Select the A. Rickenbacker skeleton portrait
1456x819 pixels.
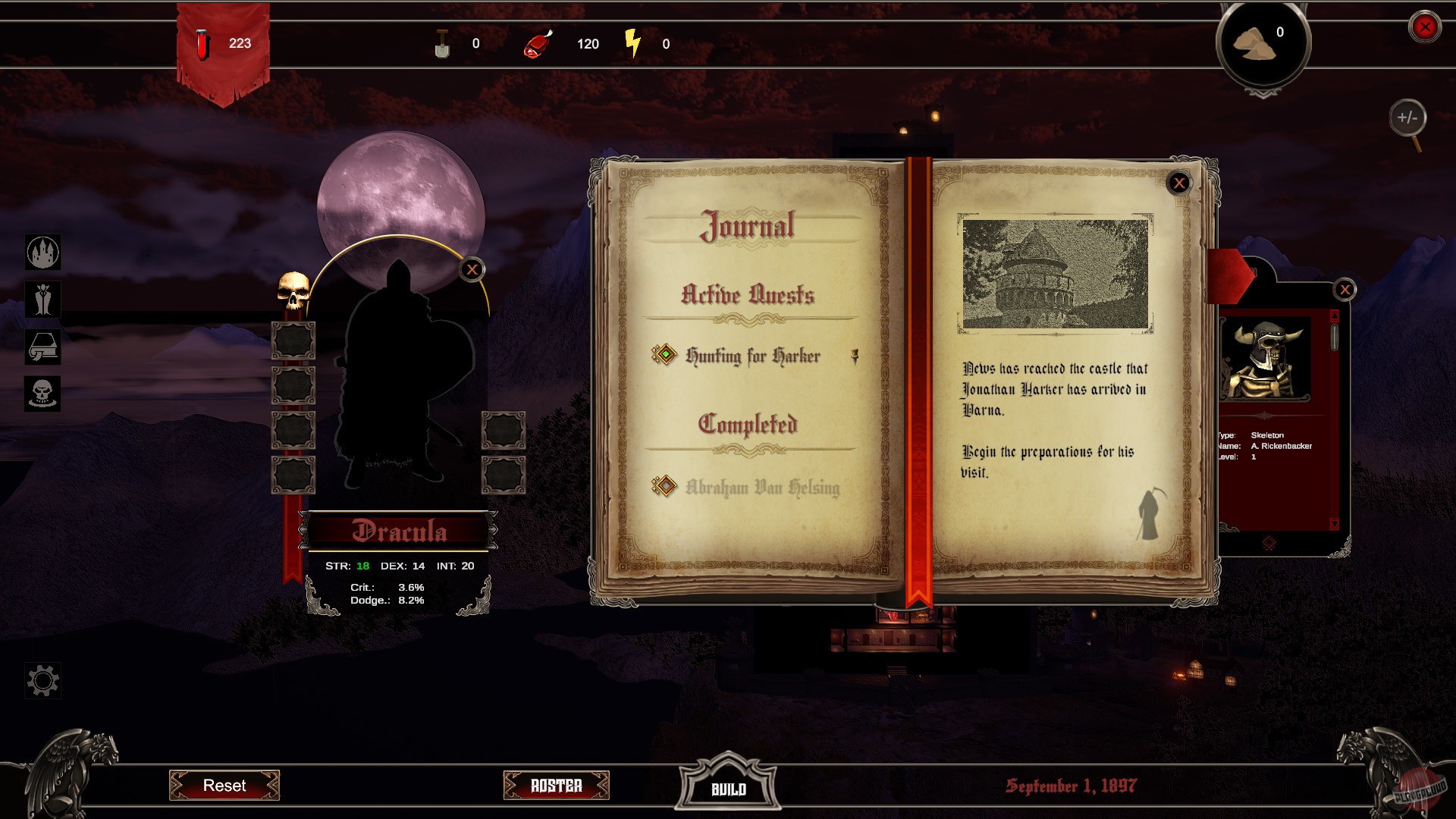coord(1264,359)
